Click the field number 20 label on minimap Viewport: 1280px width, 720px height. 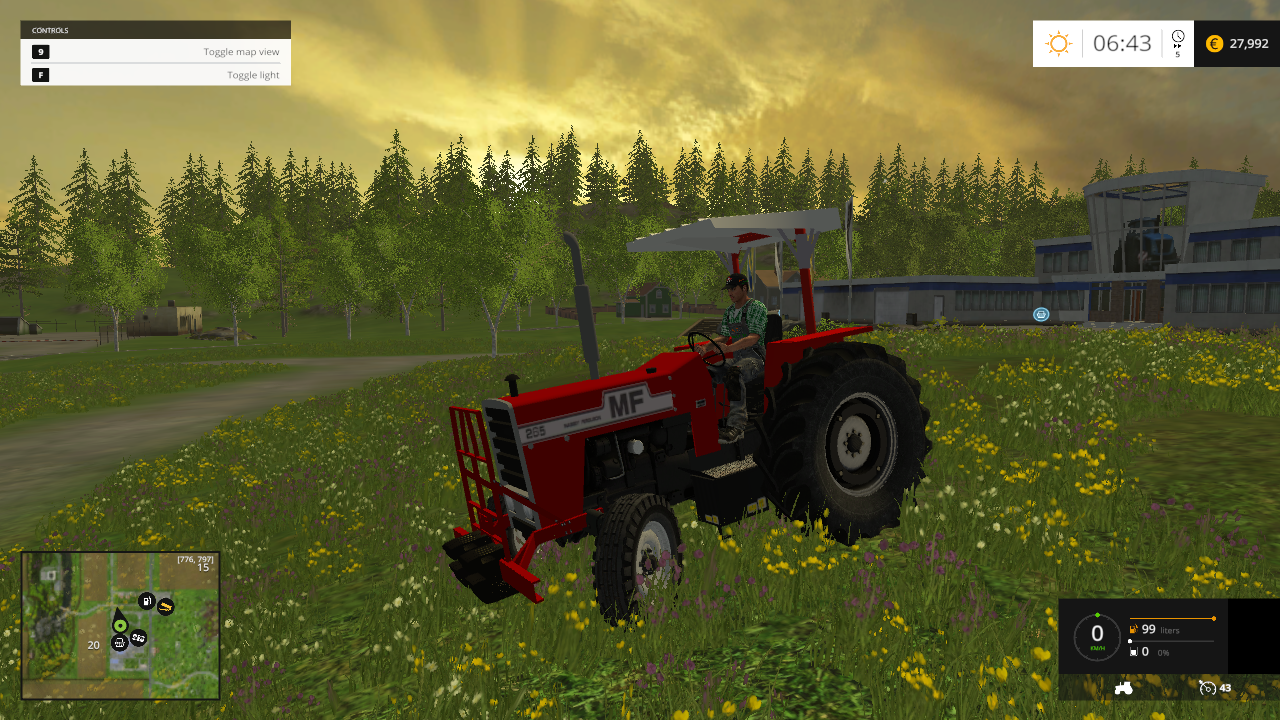93,644
